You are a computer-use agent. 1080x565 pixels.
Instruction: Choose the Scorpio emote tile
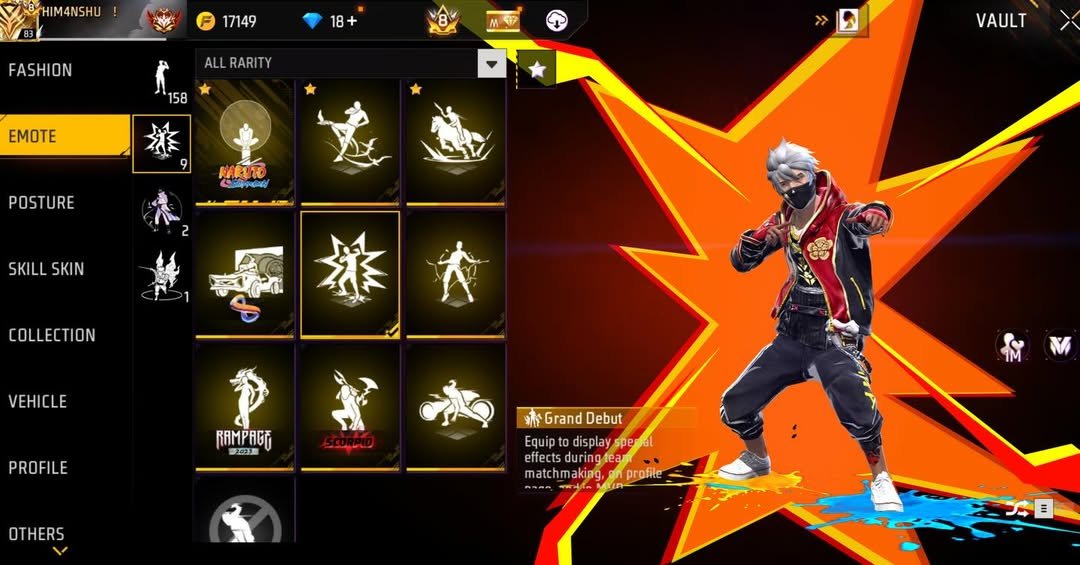[x=350, y=406]
